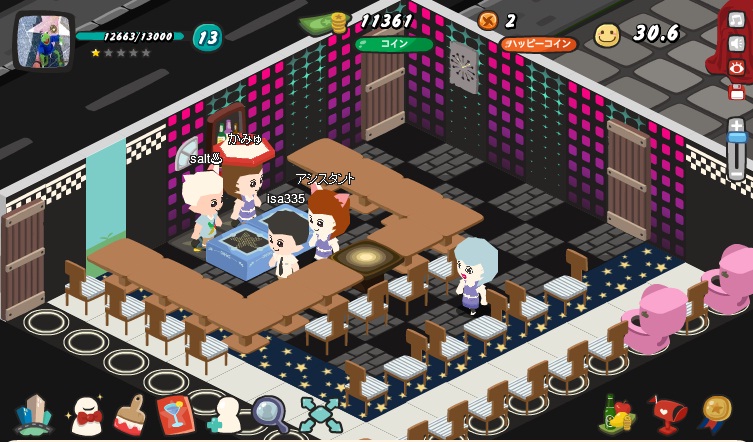Click the blue zoom slider handle
Viewport: 753px width, 442px height.
pyautogui.click(x=736, y=139)
